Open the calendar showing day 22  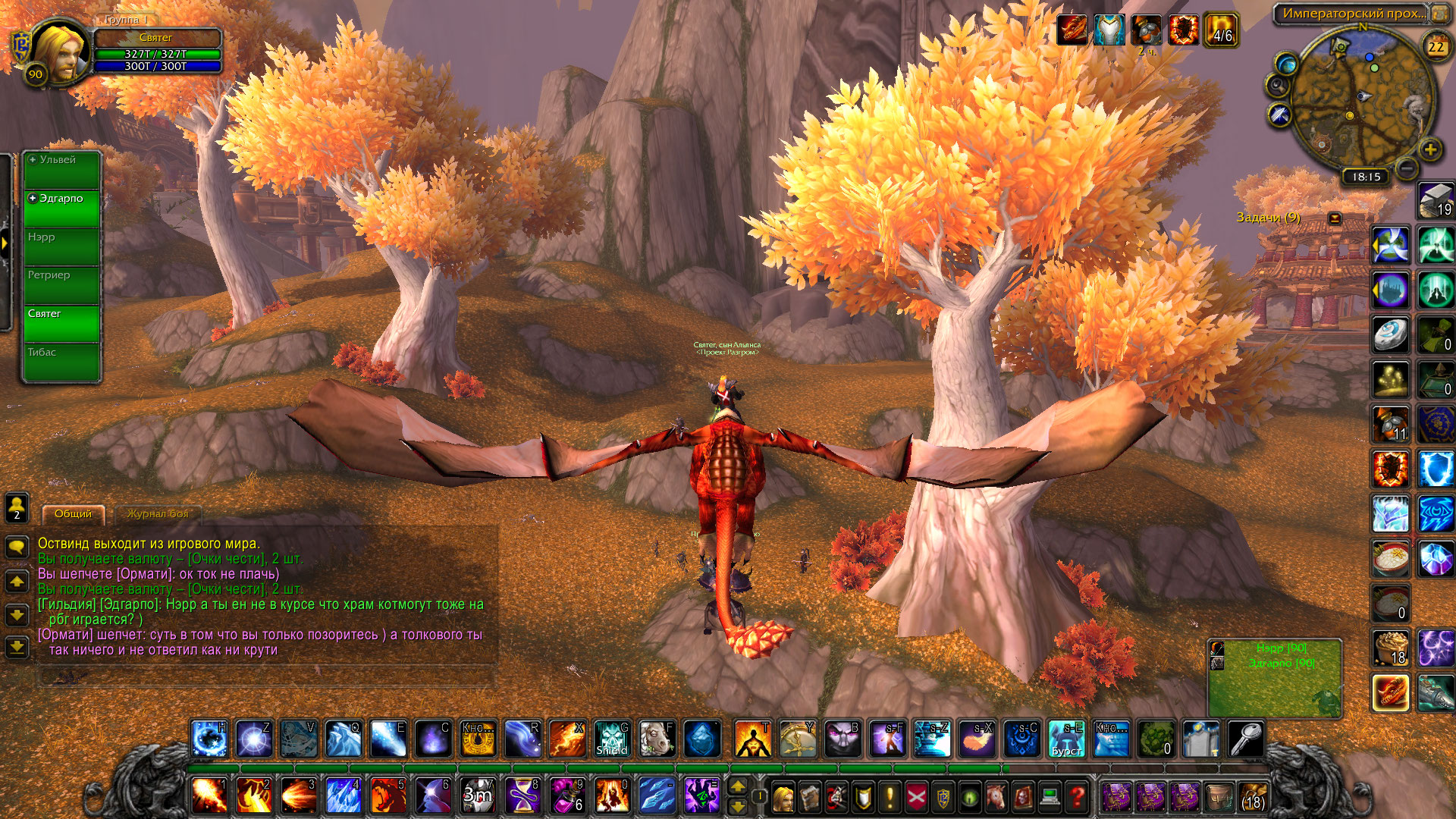click(1436, 47)
